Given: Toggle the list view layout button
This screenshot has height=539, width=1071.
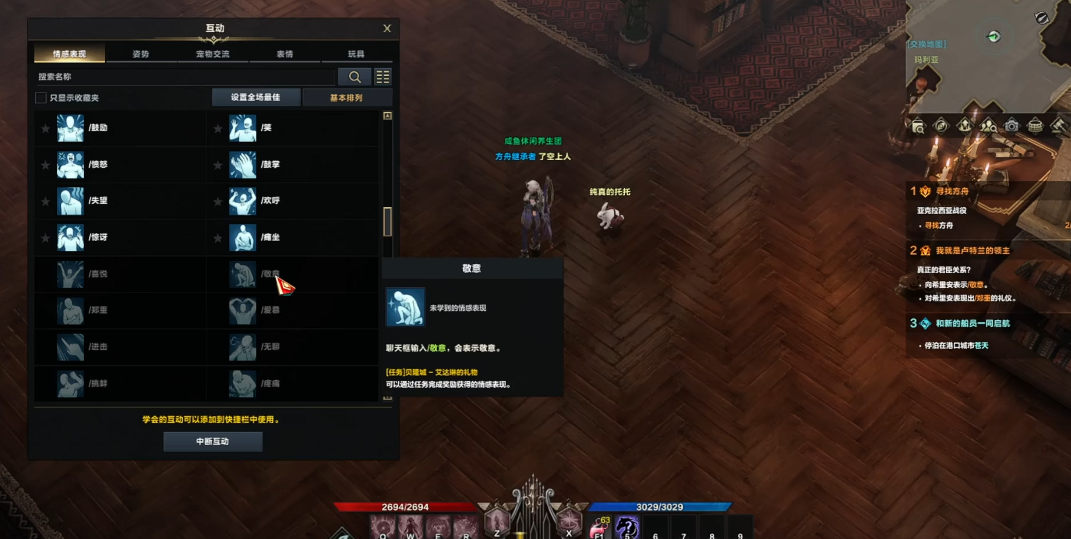Looking at the screenshot, I should point(383,77).
